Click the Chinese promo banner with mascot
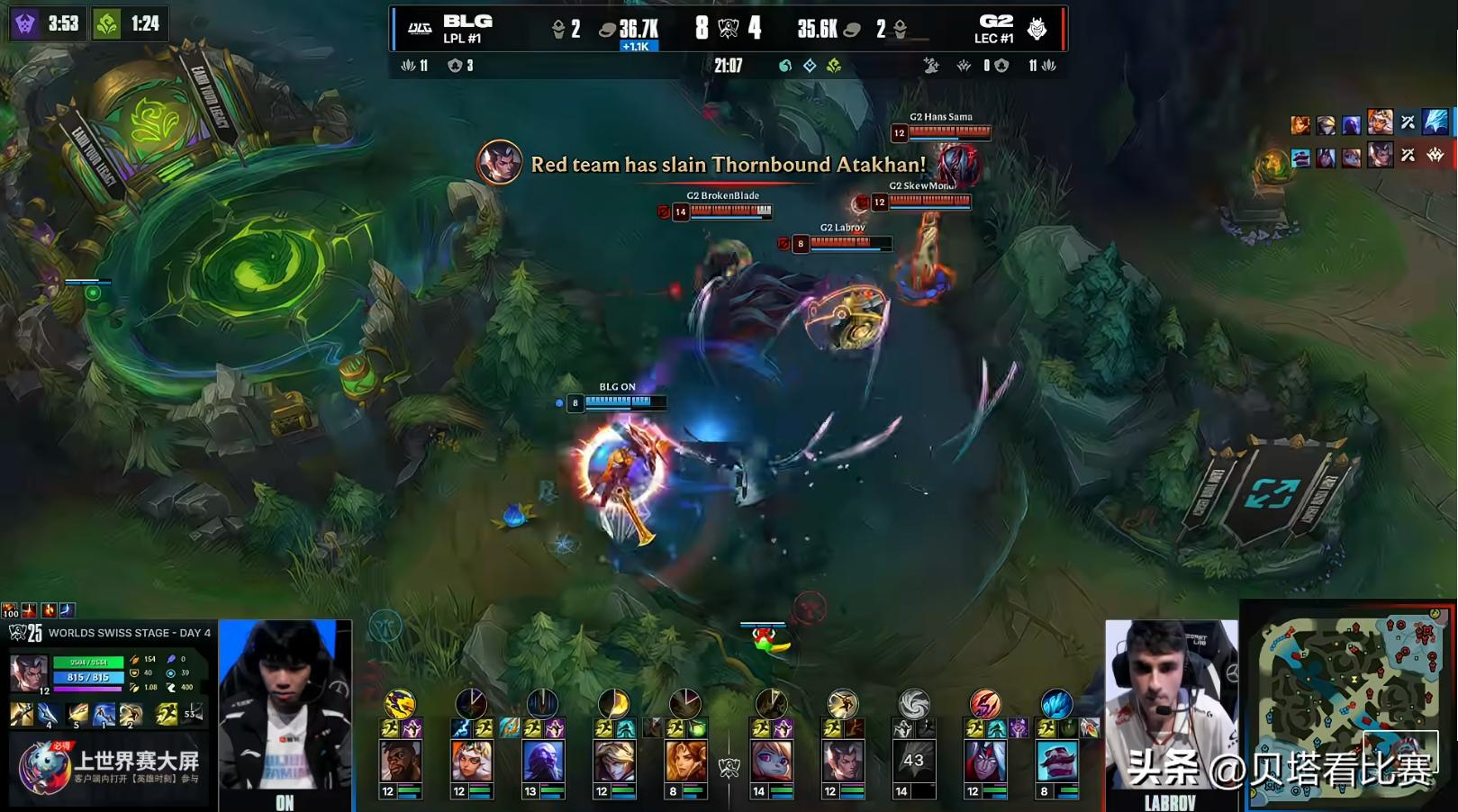This screenshot has width=1458, height=812. [x=110, y=765]
